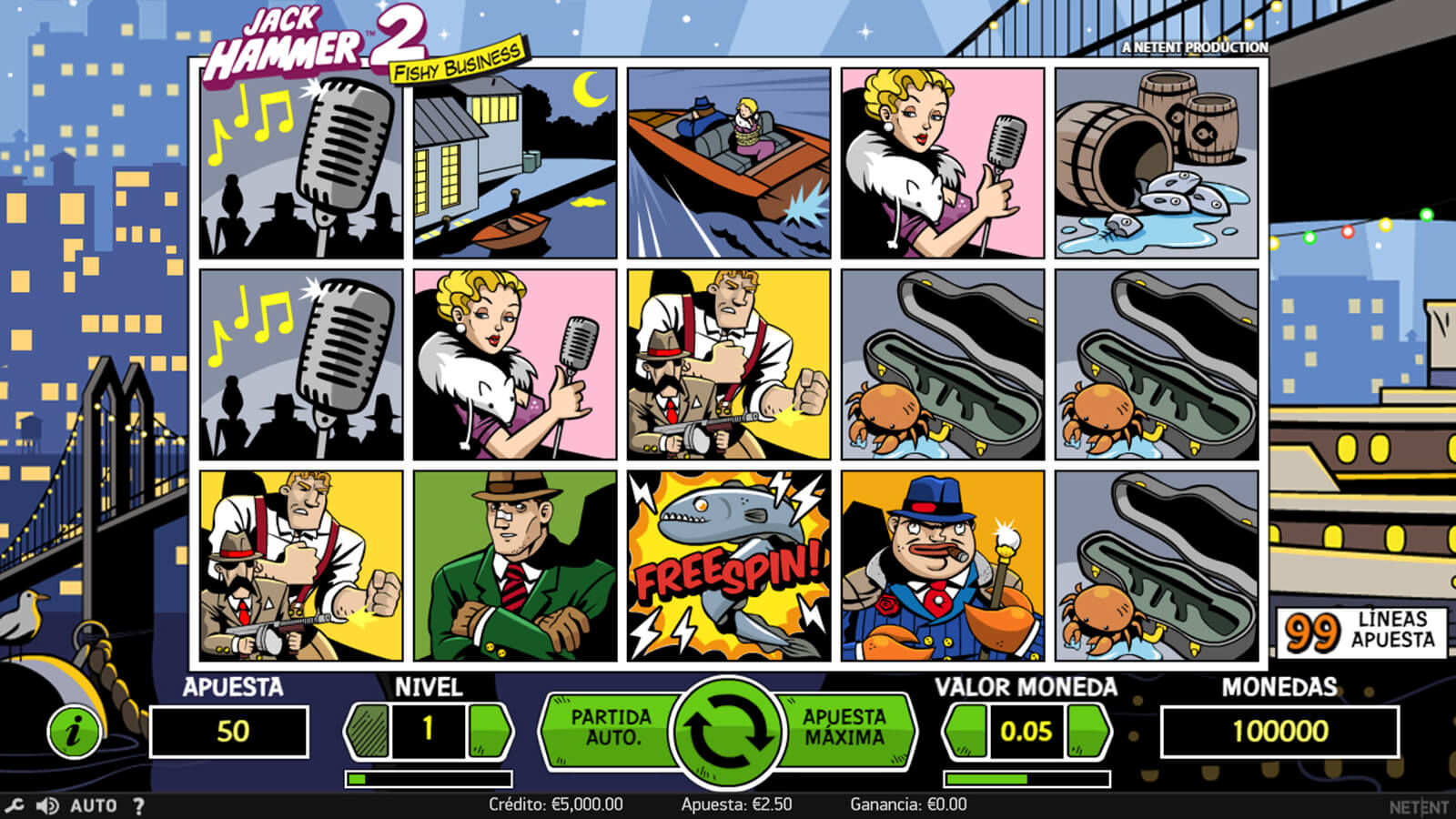Raise the Valor Moneda coin value
The width and height of the screenshot is (1456, 819).
pyautogui.click(x=1087, y=730)
